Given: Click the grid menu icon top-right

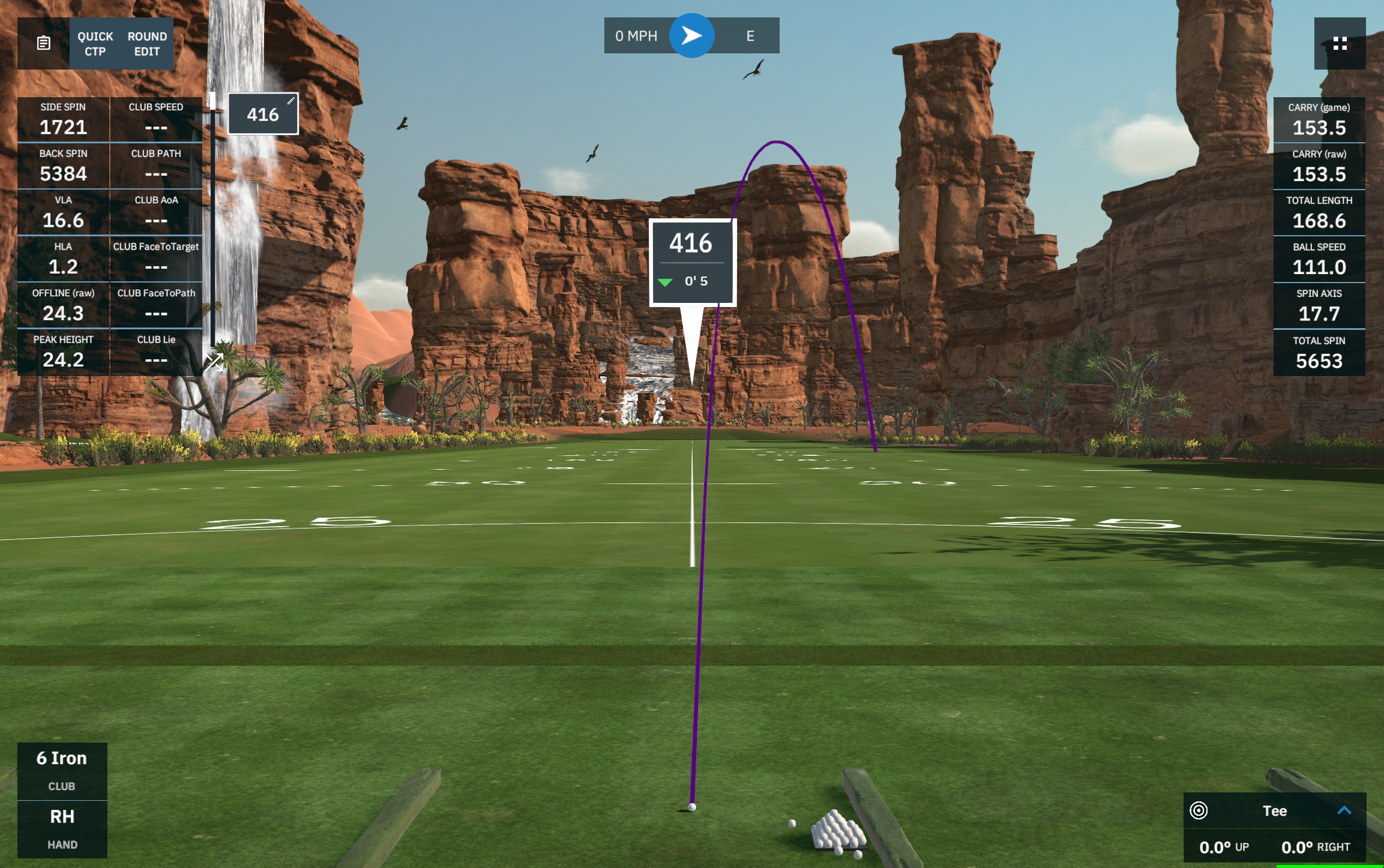Looking at the screenshot, I should tap(1339, 43).
